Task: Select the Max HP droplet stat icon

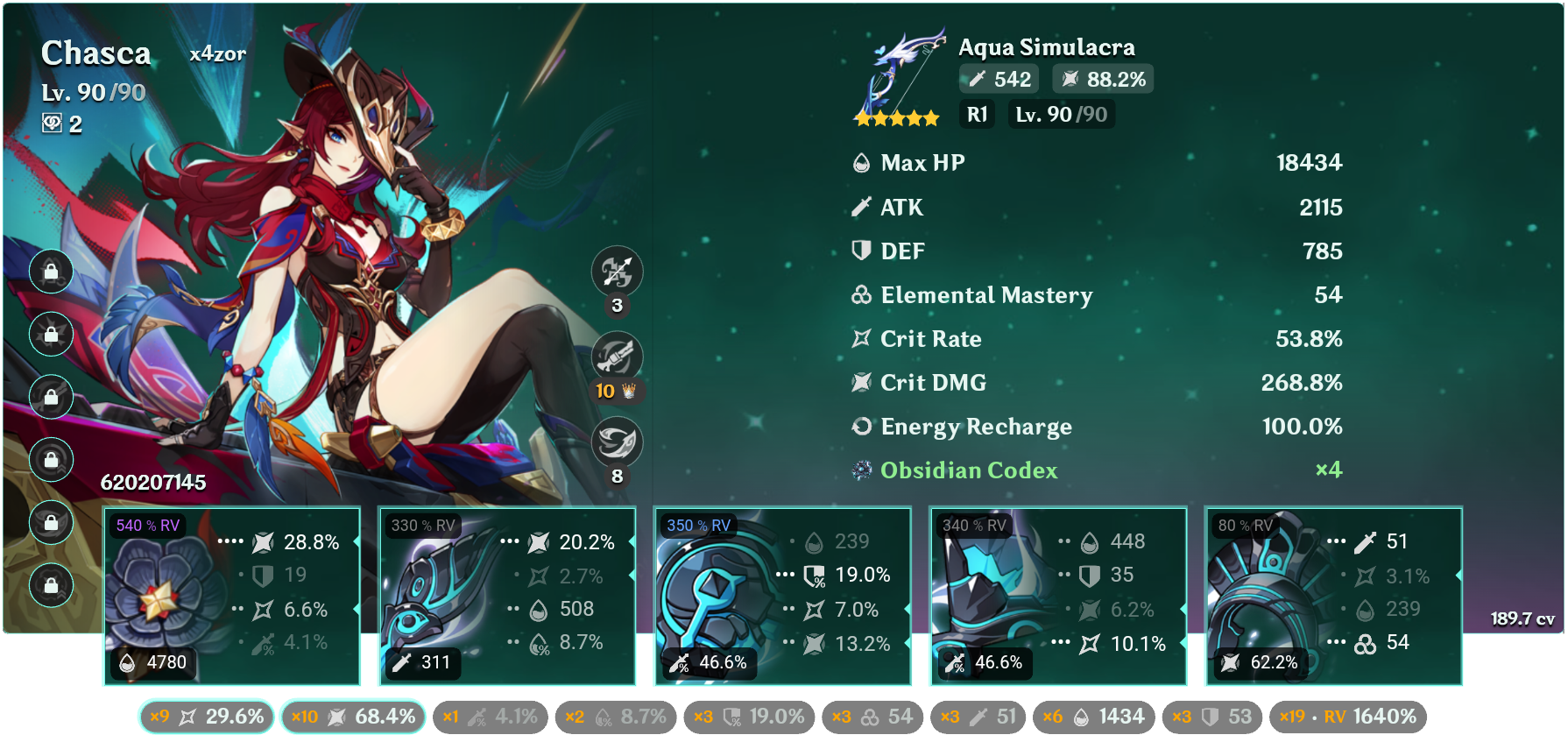Action: point(860,163)
